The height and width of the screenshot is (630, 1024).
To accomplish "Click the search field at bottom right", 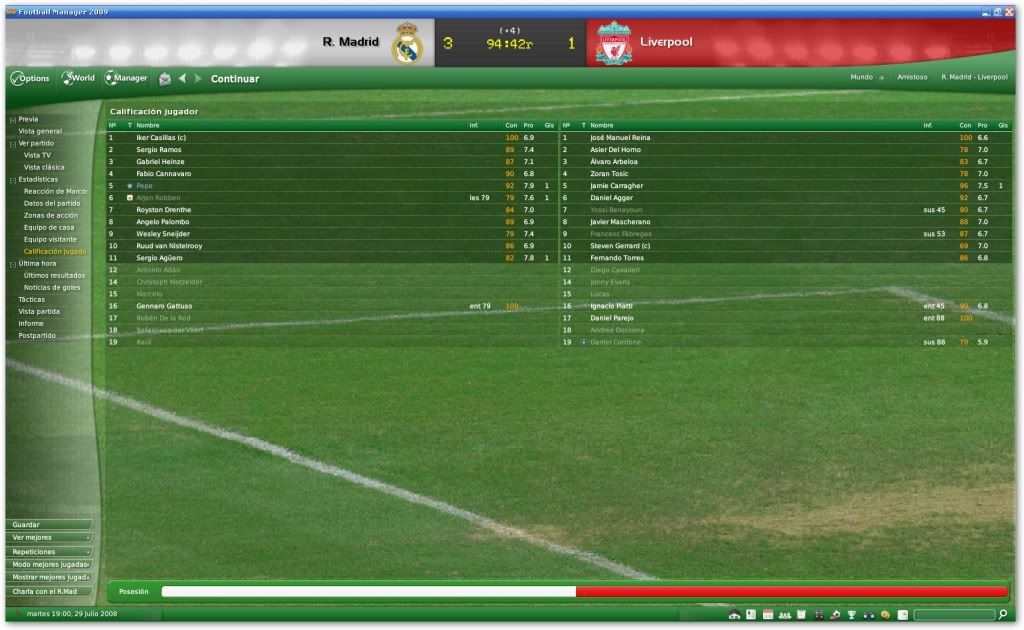I will pyautogui.click(x=953, y=614).
